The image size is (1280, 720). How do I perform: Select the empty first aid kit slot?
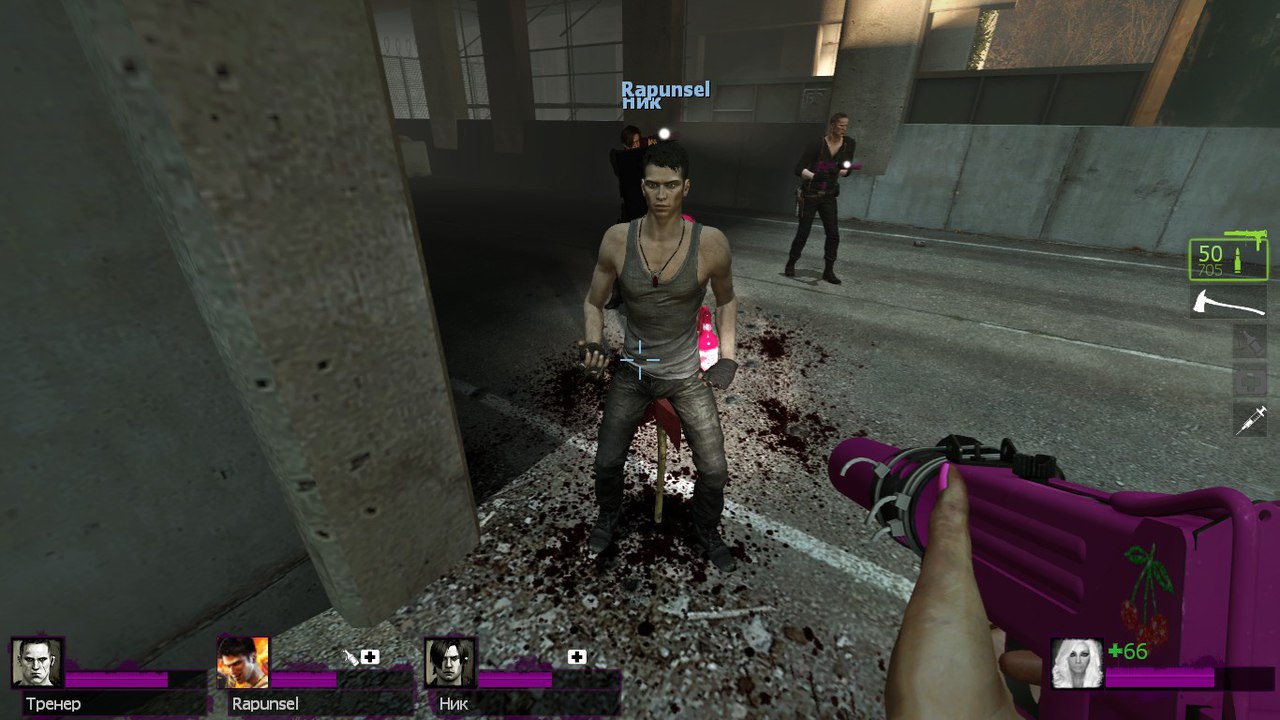tap(1250, 381)
